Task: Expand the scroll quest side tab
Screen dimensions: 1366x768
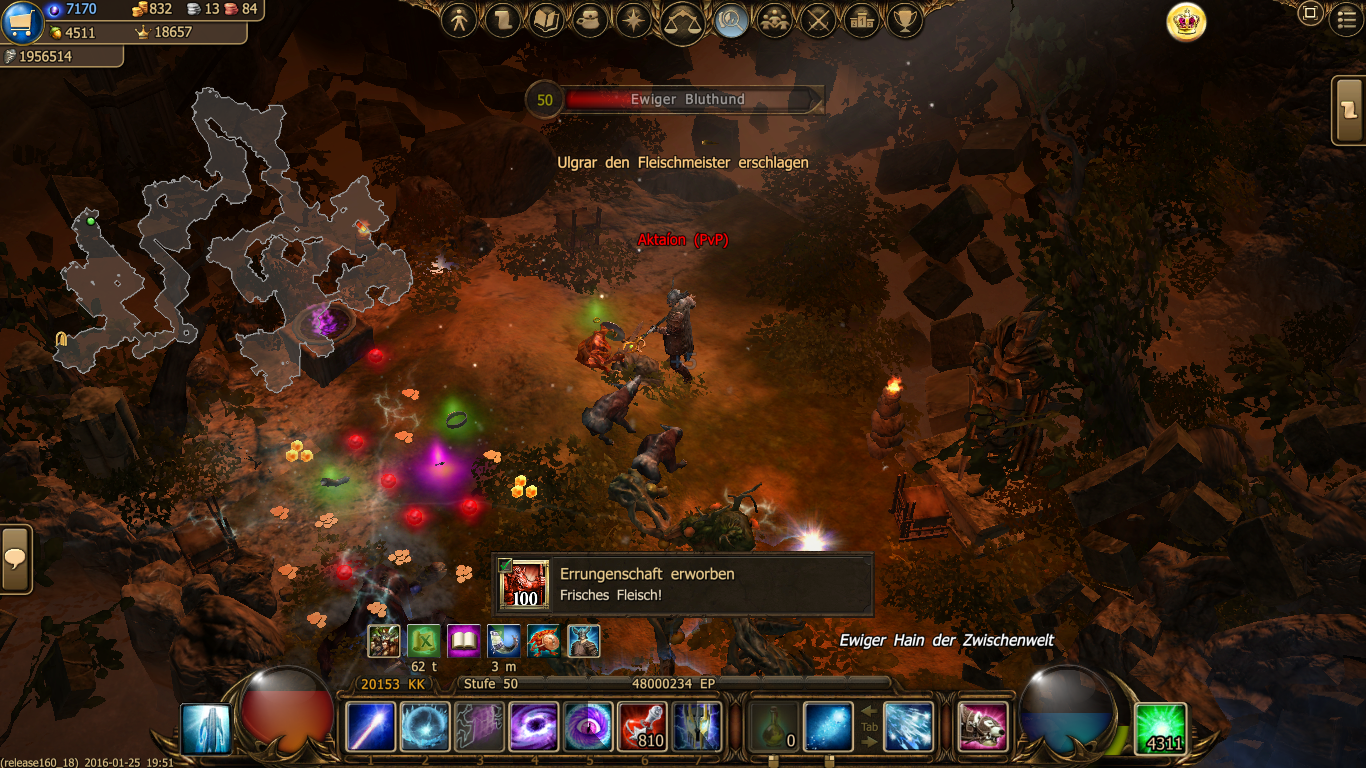Action: click(x=1350, y=110)
